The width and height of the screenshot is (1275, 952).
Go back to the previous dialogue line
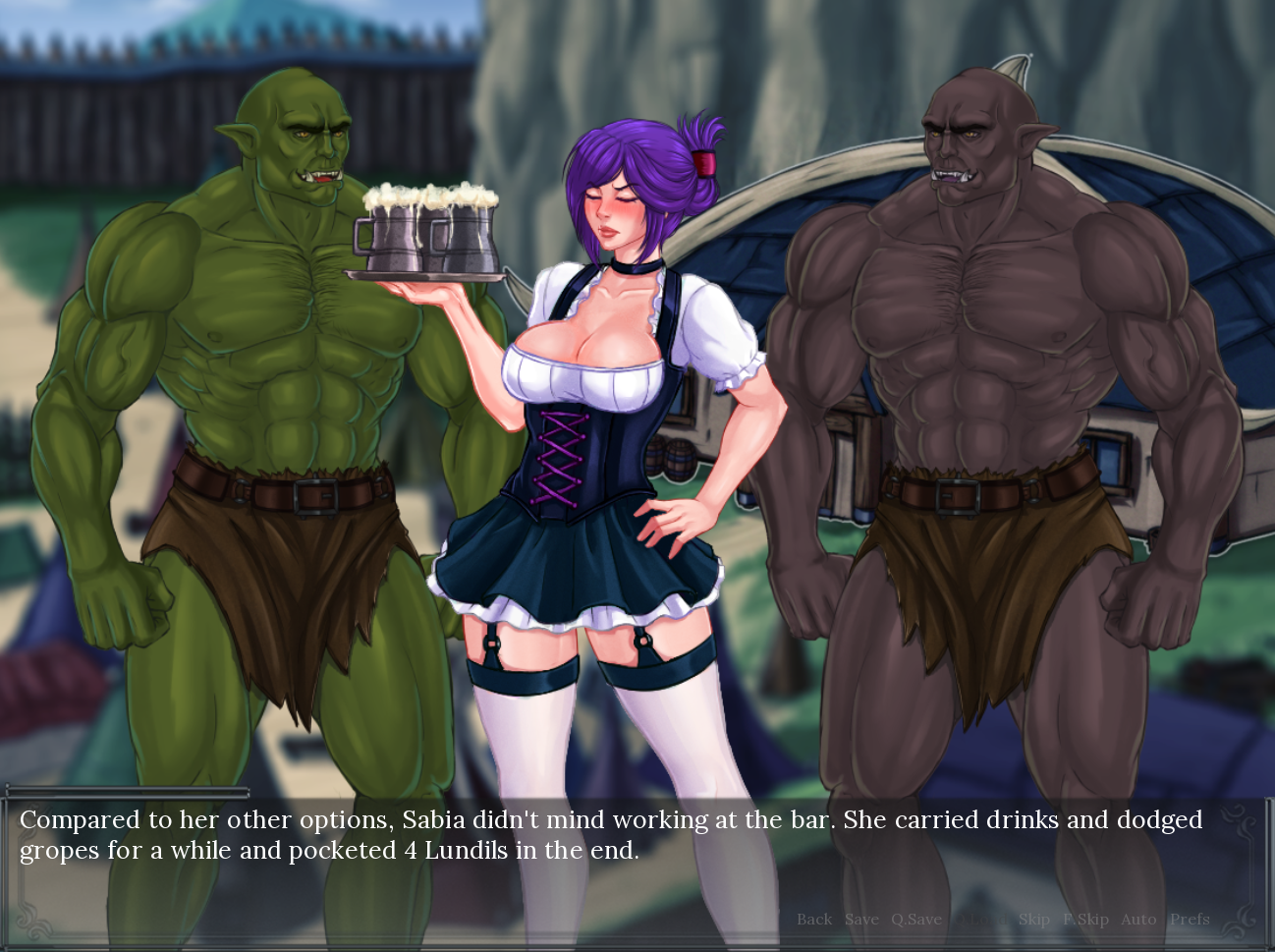pos(813,920)
